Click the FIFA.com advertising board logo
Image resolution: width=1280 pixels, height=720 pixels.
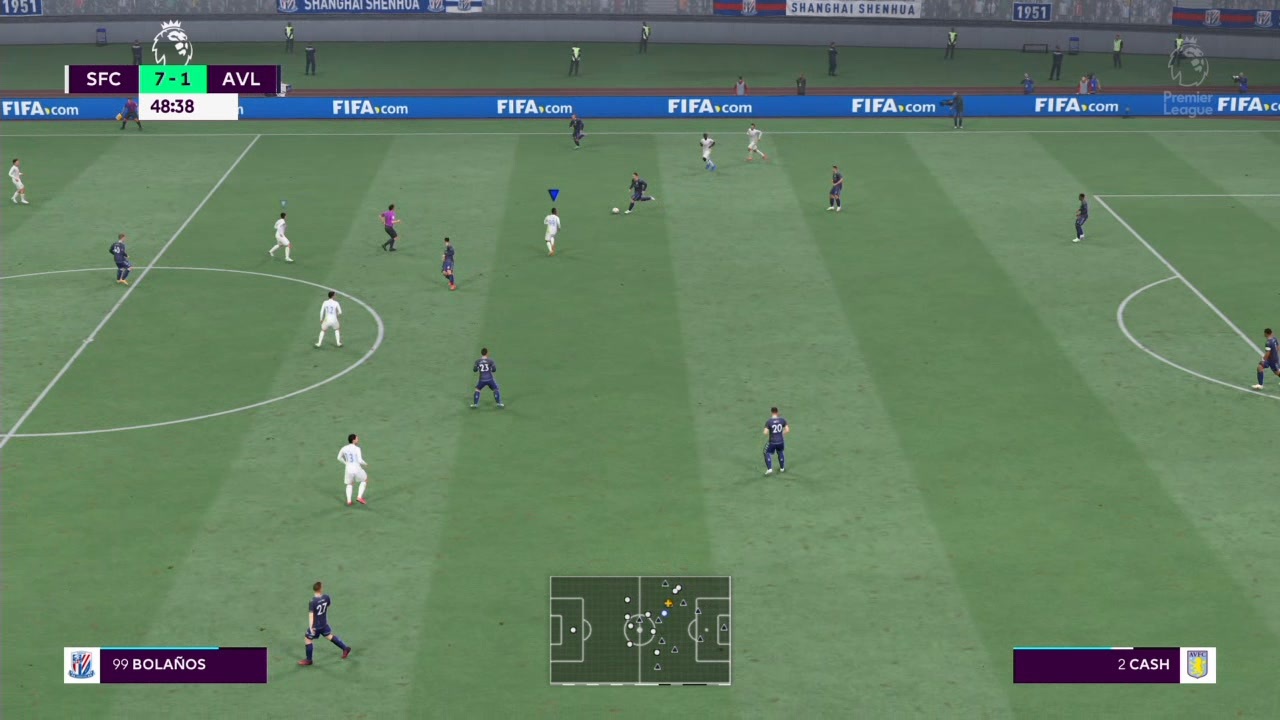pos(370,107)
